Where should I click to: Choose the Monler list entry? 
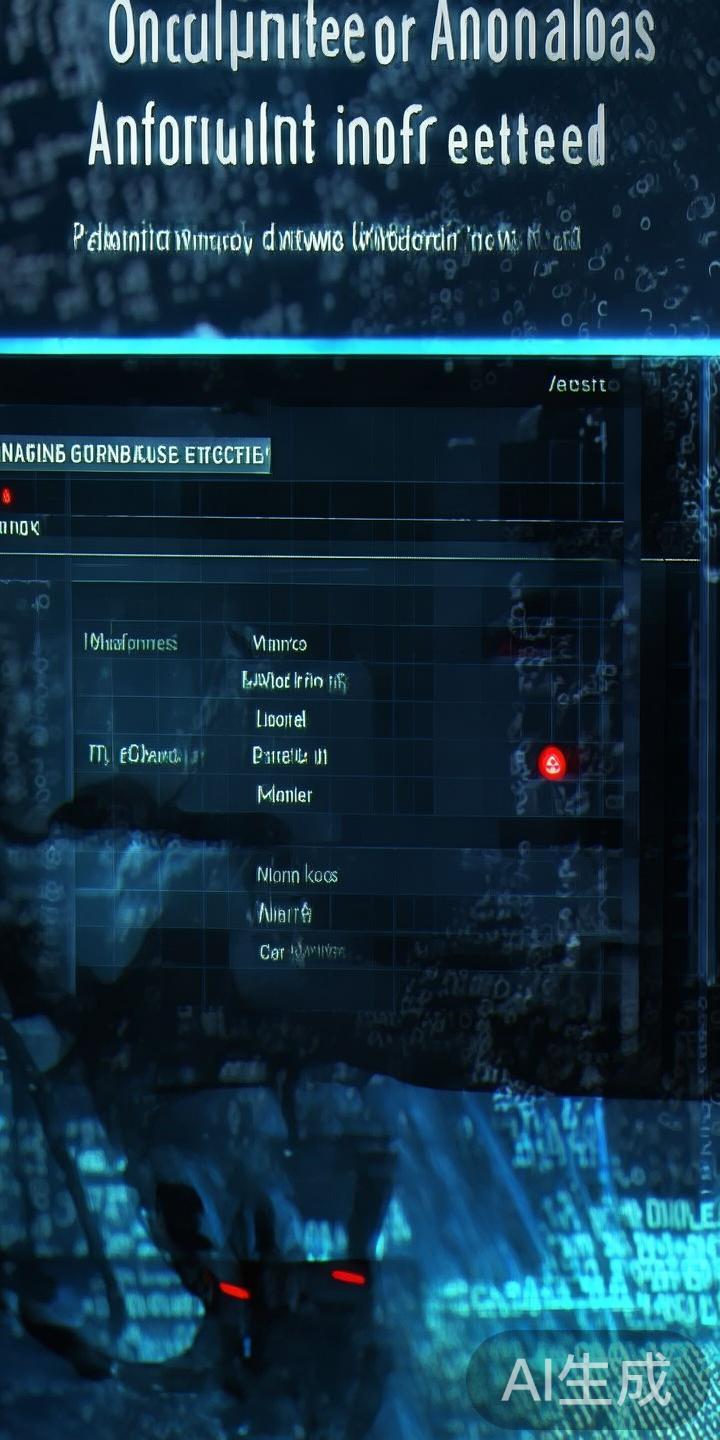284,795
